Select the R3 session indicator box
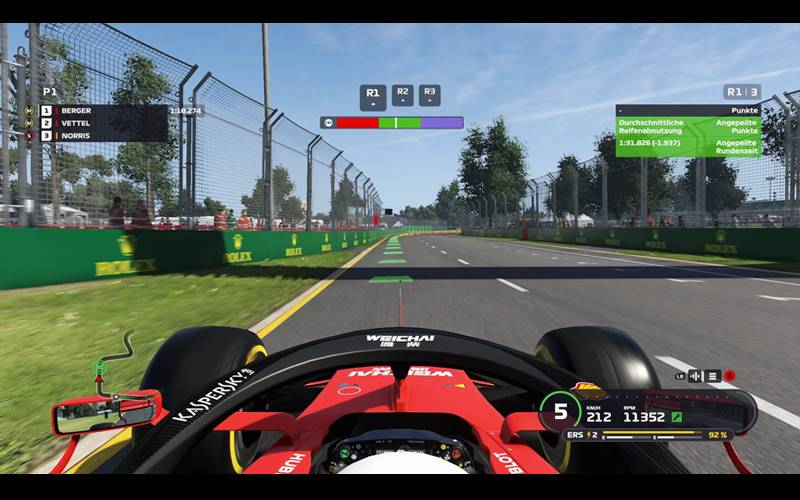This screenshot has width=800, height=500. [x=429, y=95]
